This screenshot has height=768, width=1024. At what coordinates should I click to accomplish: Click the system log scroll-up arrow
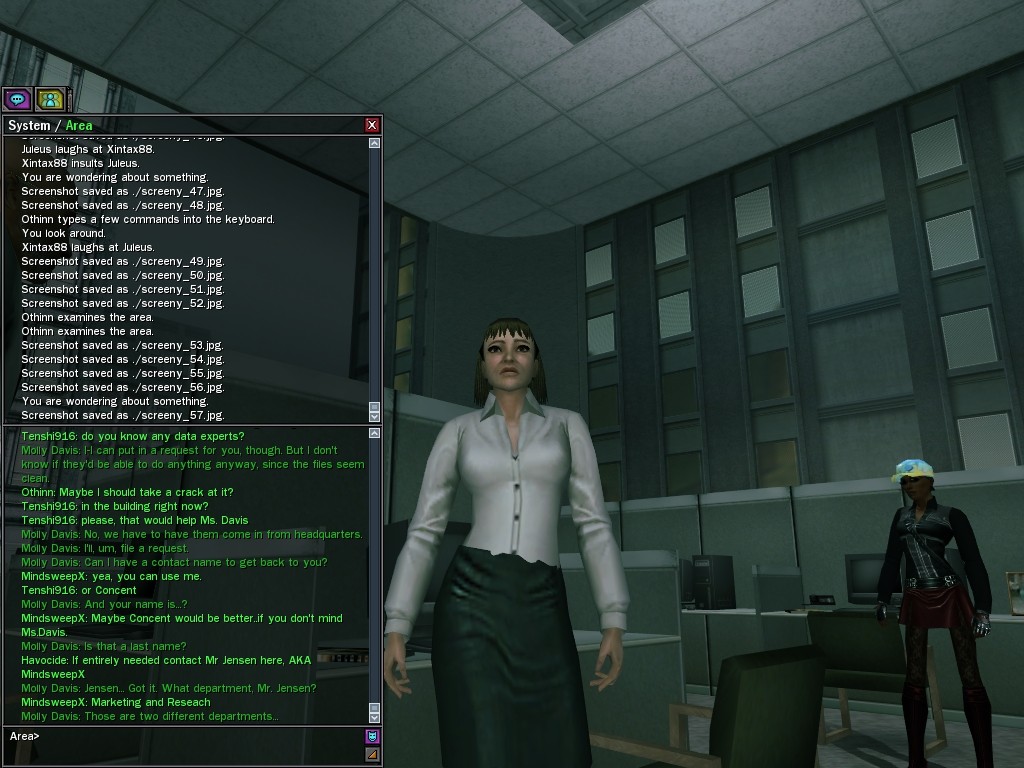point(375,143)
